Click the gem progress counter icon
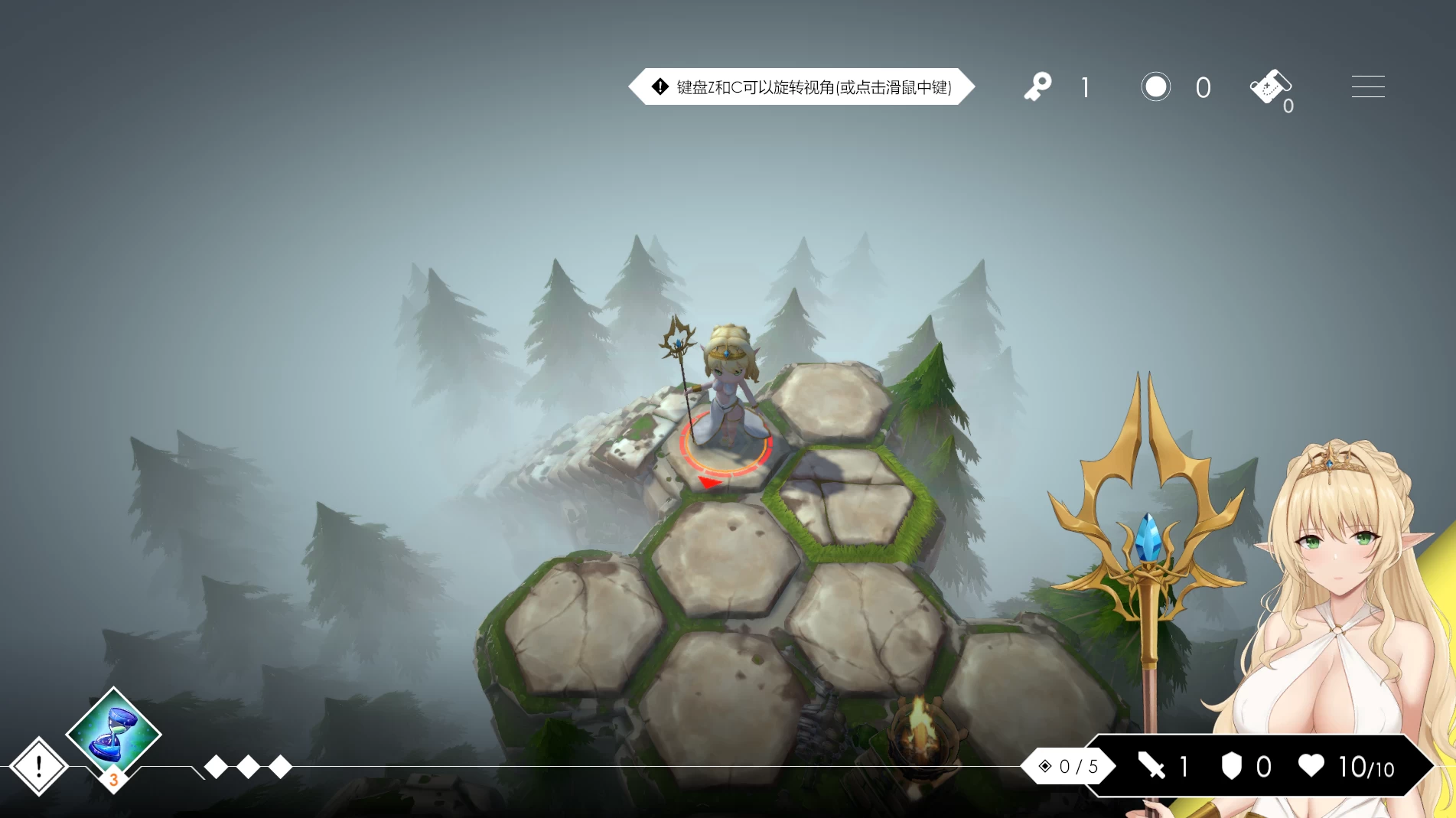The height and width of the screenshot is (818, 1456). click(1045, 766)
